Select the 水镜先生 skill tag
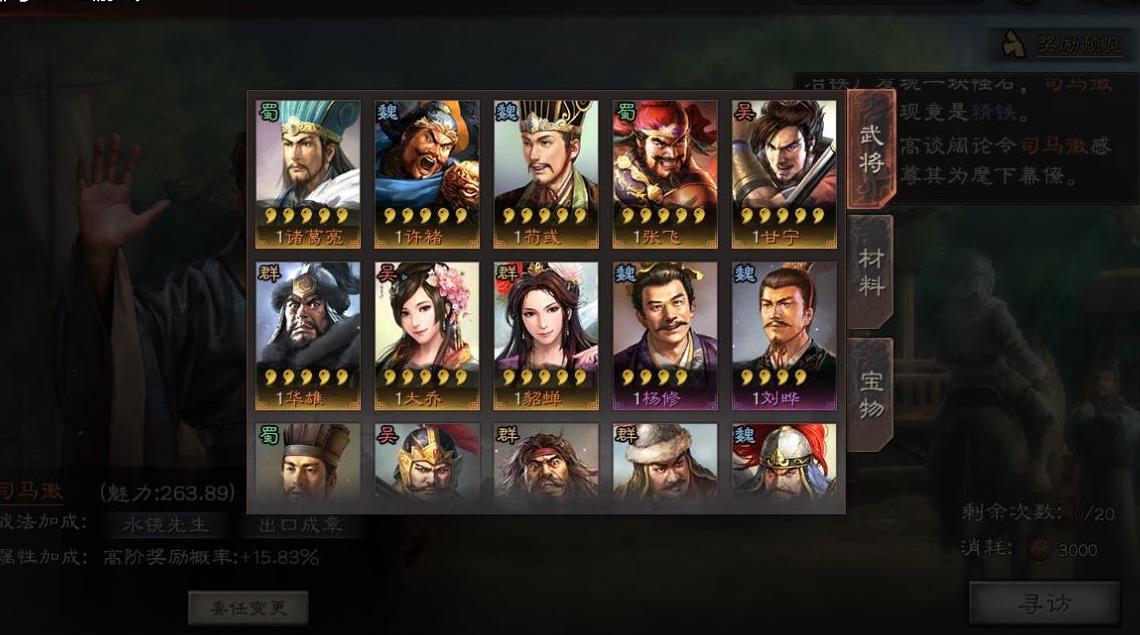The width and height of the screenshot is (1140, 635). (166, 524)
